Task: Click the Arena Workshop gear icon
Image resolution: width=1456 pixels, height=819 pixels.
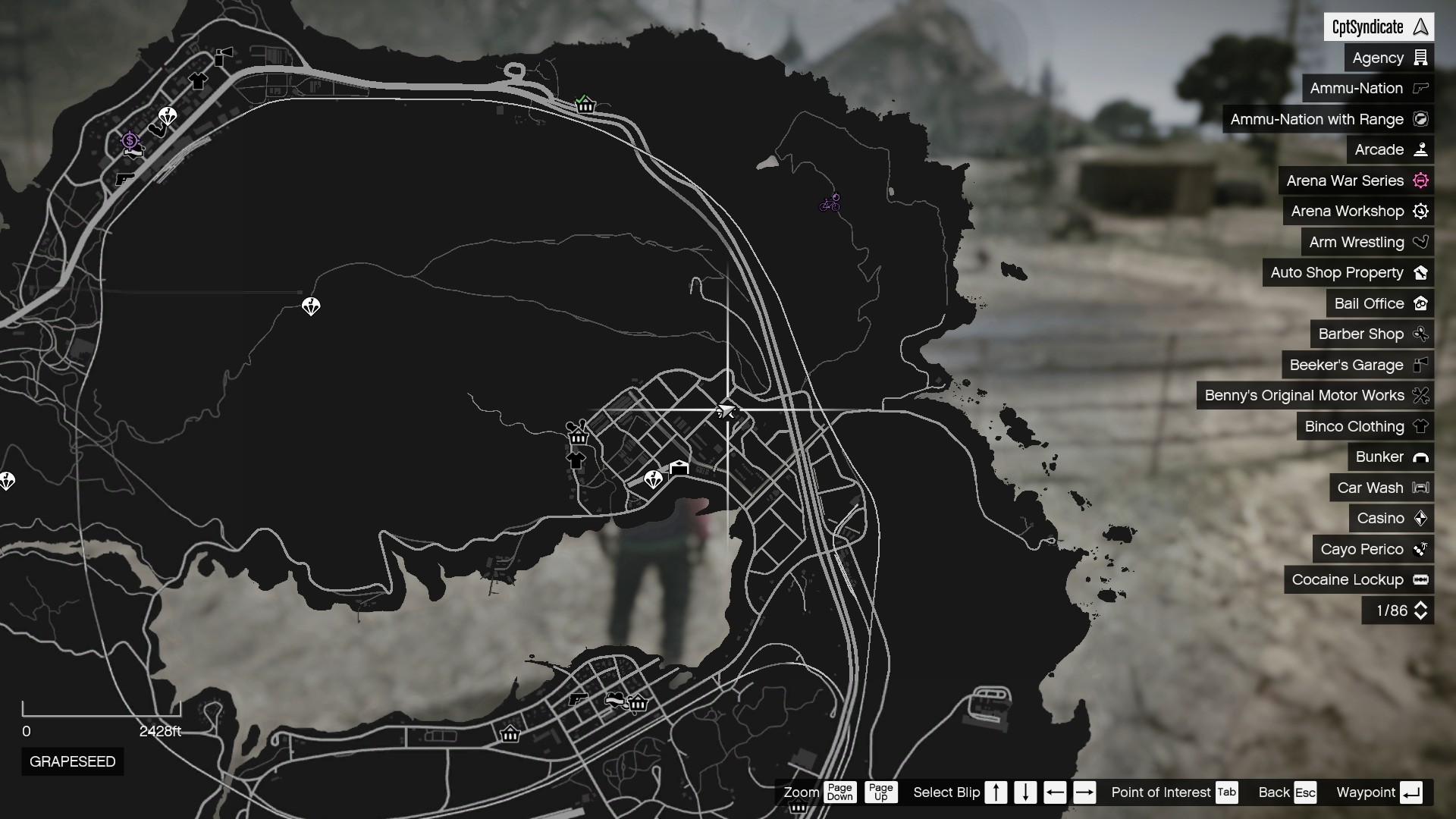Action: coord(1422,211)
